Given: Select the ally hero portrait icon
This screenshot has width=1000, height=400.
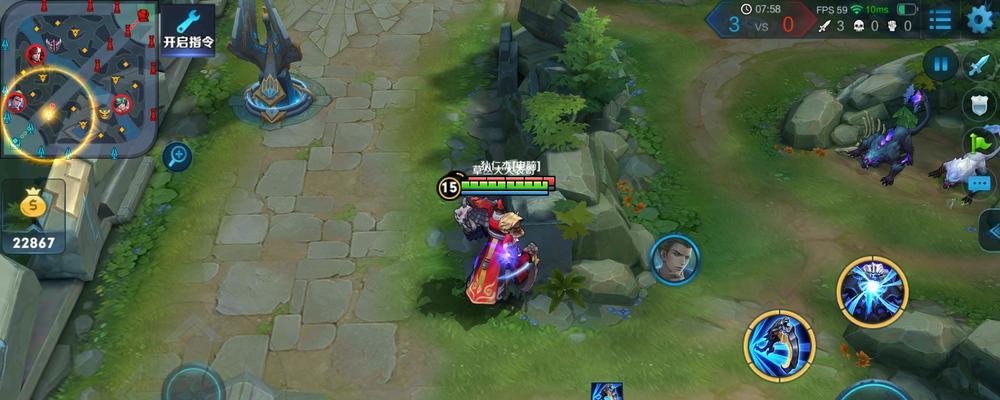Looking at the screenshot, I should [x=672, y=259].
